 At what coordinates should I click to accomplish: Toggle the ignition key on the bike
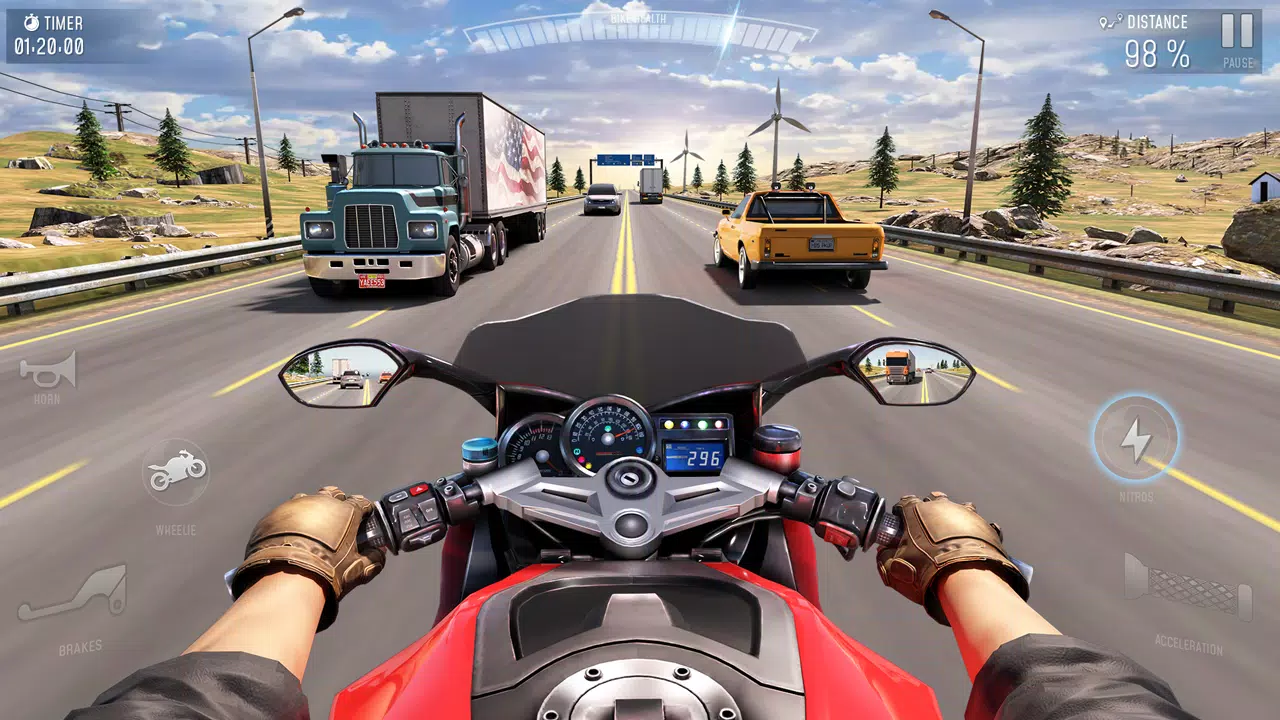click(x=630, y=477)
